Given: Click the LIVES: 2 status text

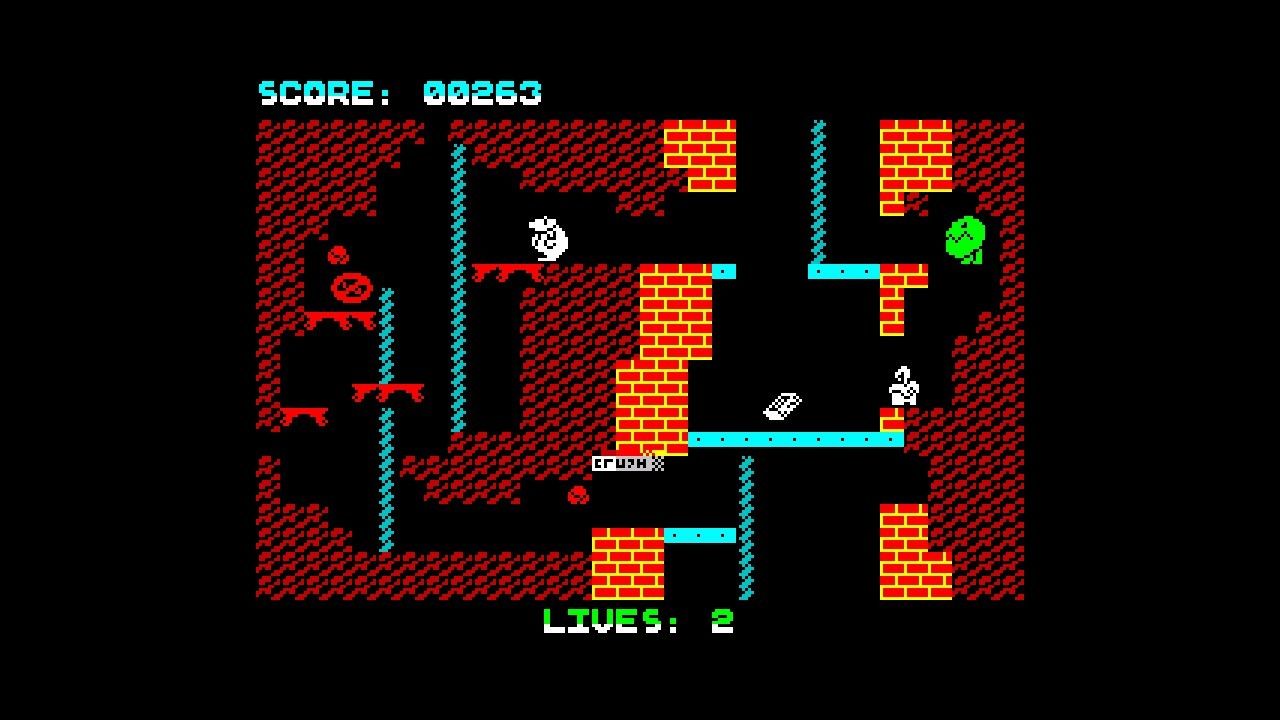Looking at the screenshot, I should [x=637, y=622].
